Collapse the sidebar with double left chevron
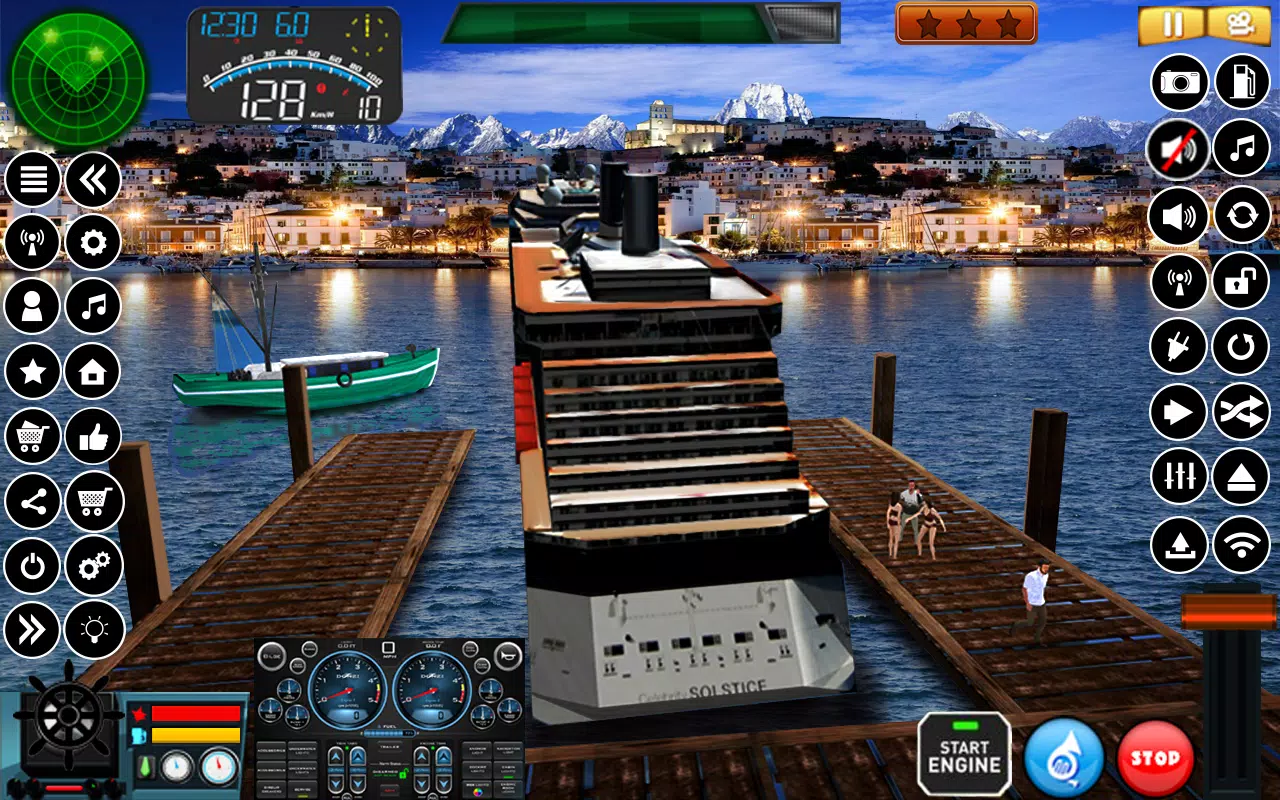Image resolution: width=1280 pixels, height=800 pixels. (x=93, y=178)
